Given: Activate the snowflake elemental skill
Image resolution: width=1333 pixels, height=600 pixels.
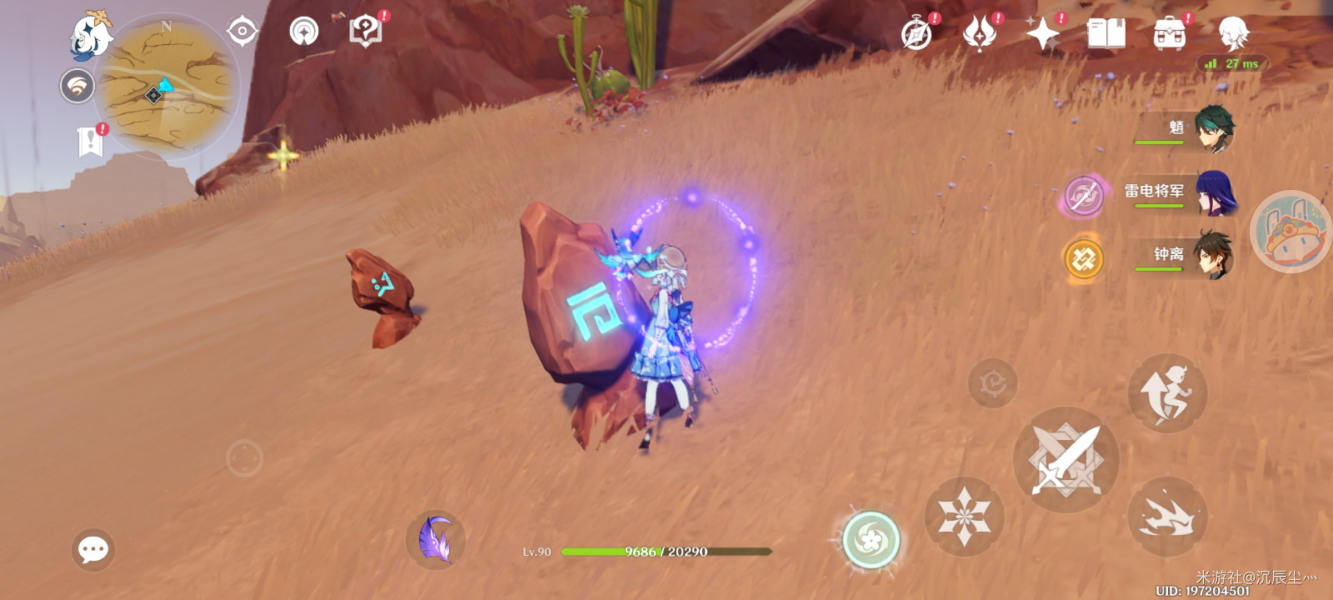Looking at the screenshot, I should [x=964, y=516].
